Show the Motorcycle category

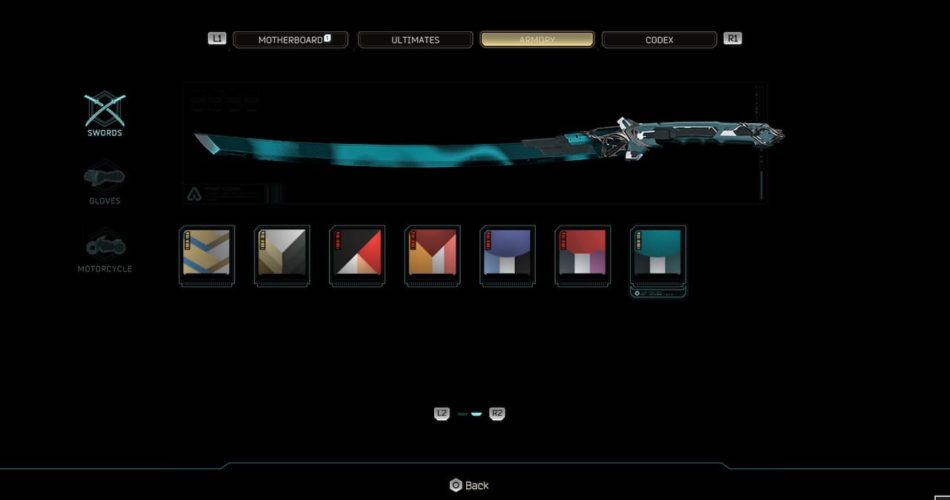pyautogui.click(x=104, y=251)
